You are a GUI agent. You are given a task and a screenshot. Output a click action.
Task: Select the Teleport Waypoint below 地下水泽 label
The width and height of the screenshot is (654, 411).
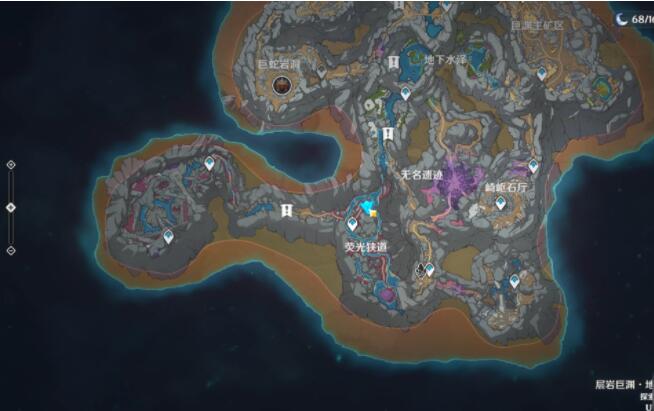click(406, 93)
